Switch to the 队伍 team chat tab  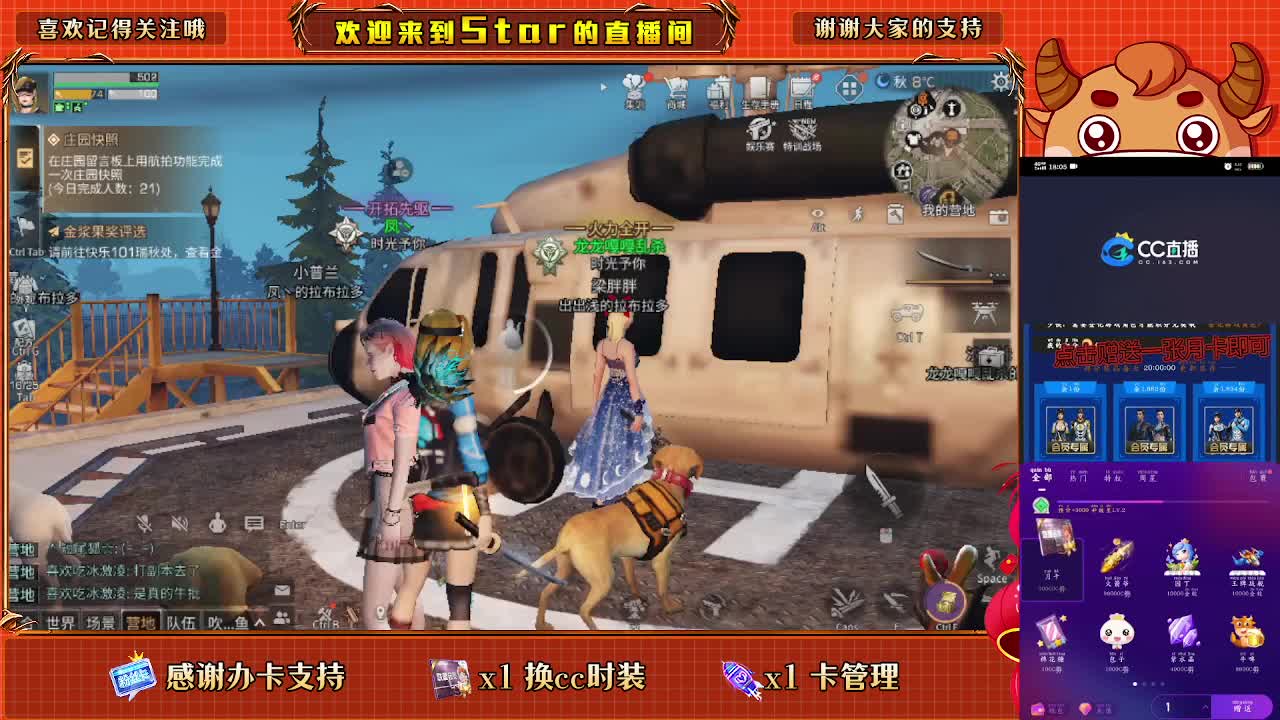182,620
